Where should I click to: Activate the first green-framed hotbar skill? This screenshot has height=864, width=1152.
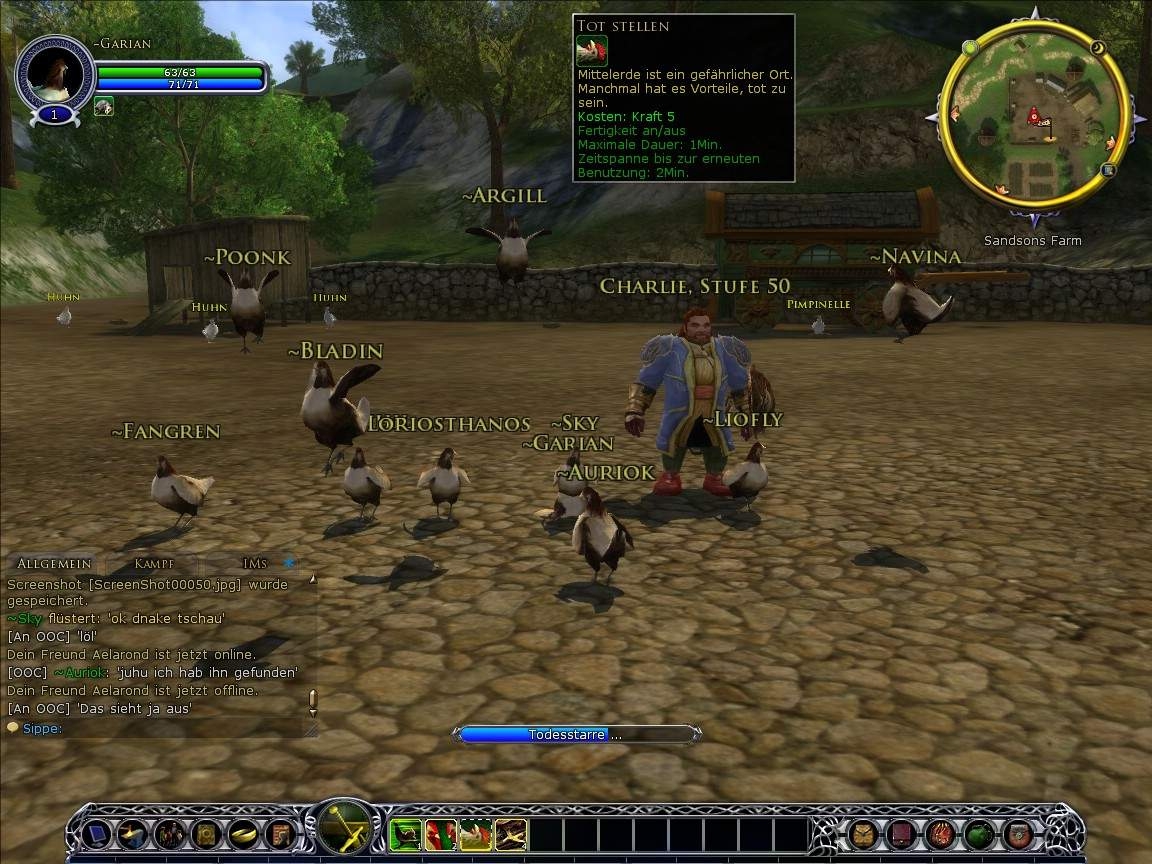(x=405, y=834)
